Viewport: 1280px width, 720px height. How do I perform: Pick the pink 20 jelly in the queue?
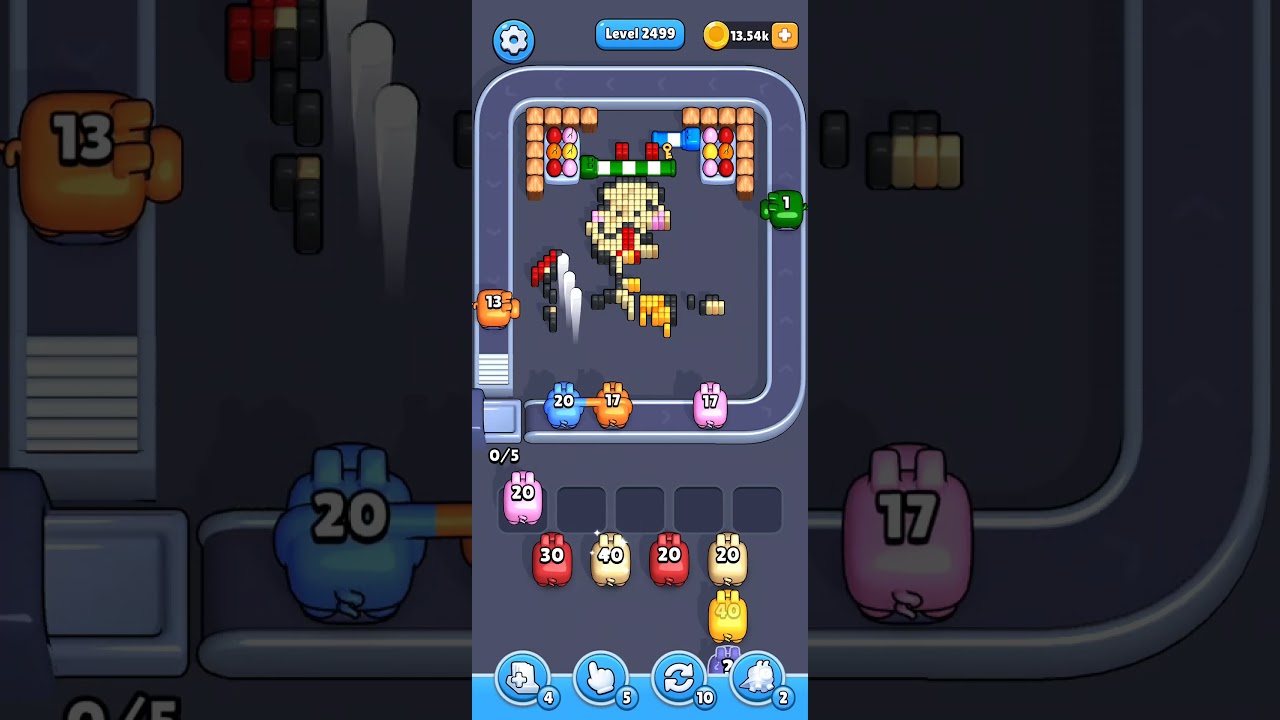[521, 497]
